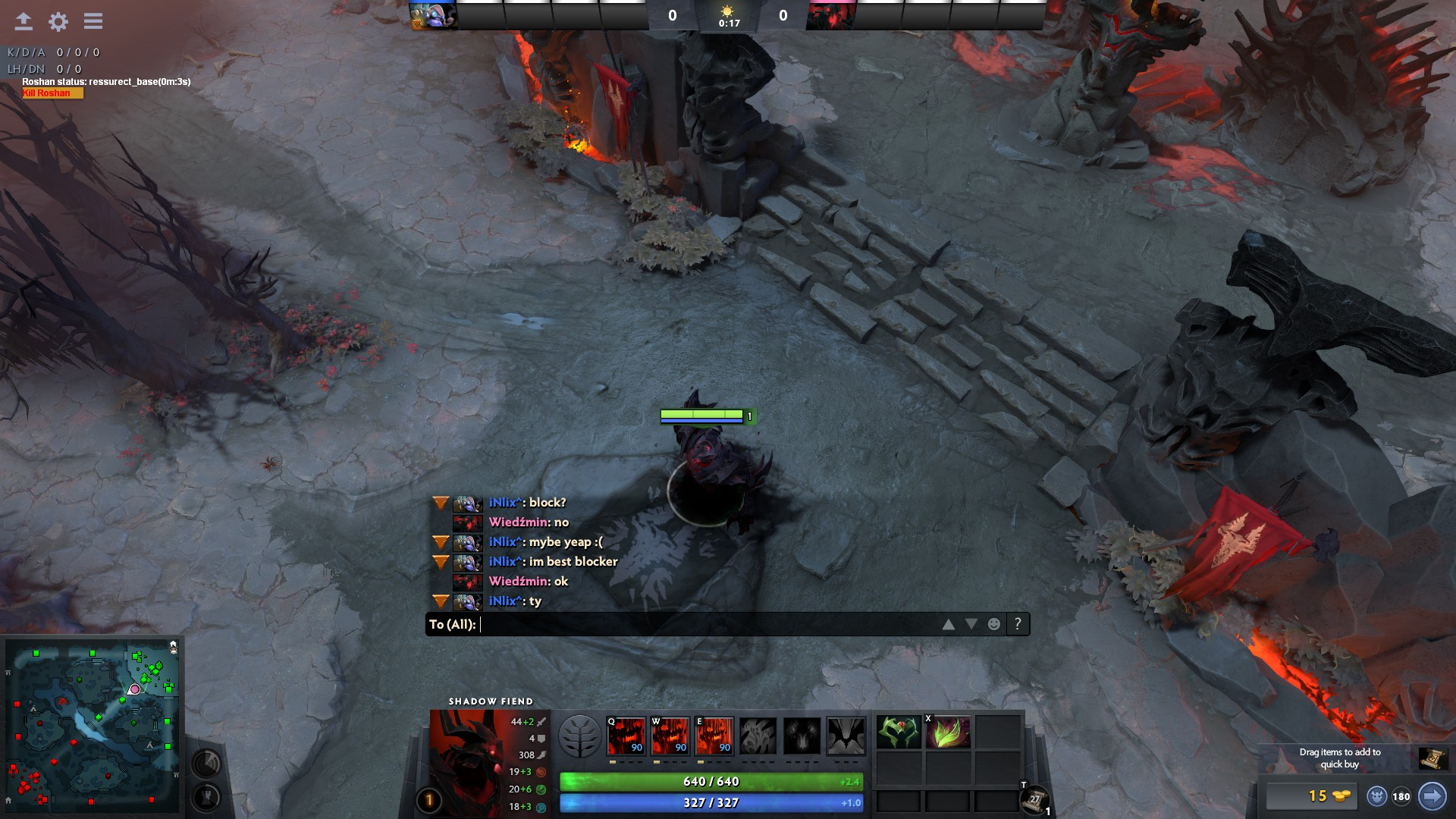
Task: Open the hamburger menu in the top-left corner
Action: [x=93, y=21]
